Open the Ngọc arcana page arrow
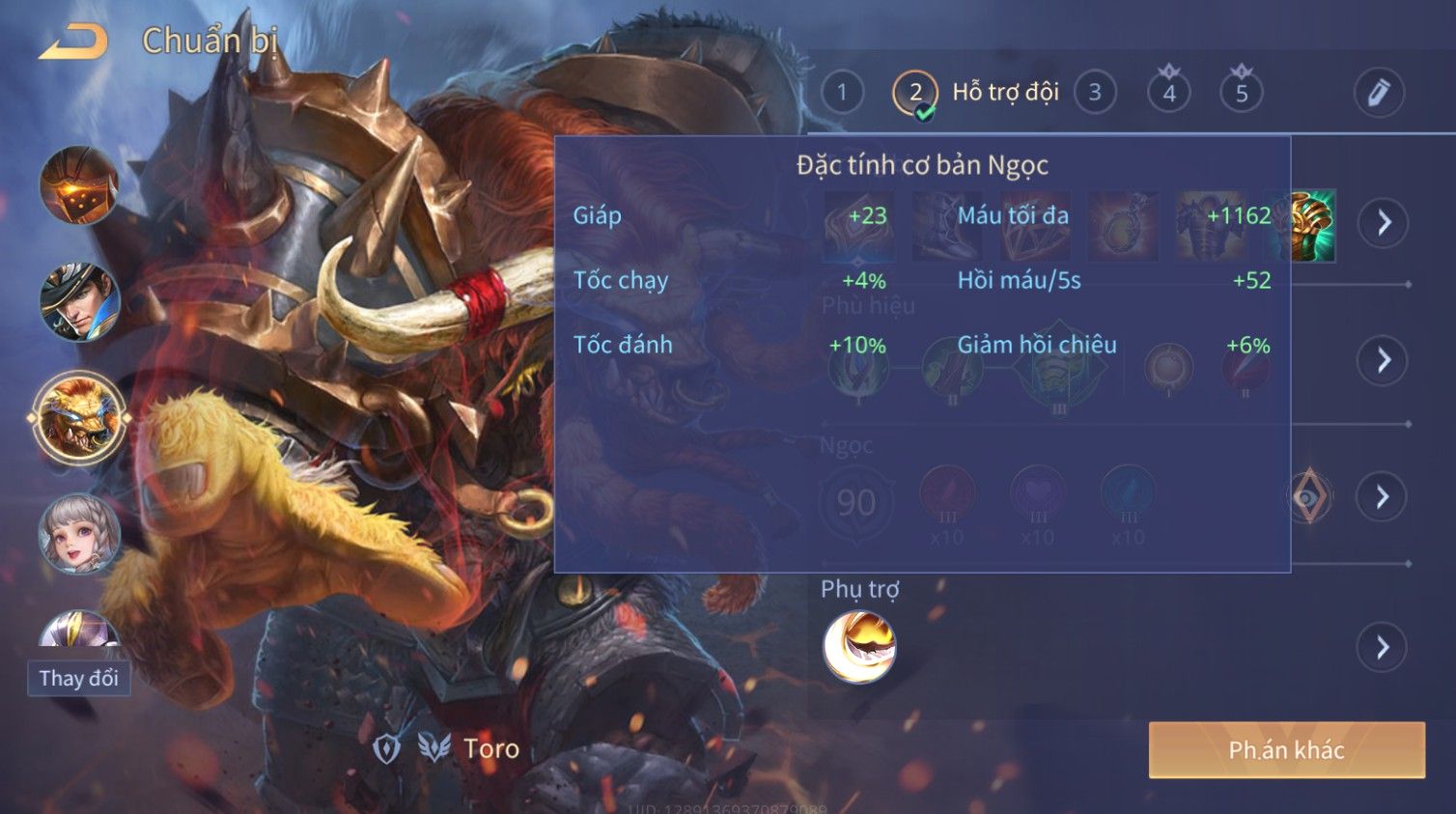The image size is (1456, 814). (1384, 496)
